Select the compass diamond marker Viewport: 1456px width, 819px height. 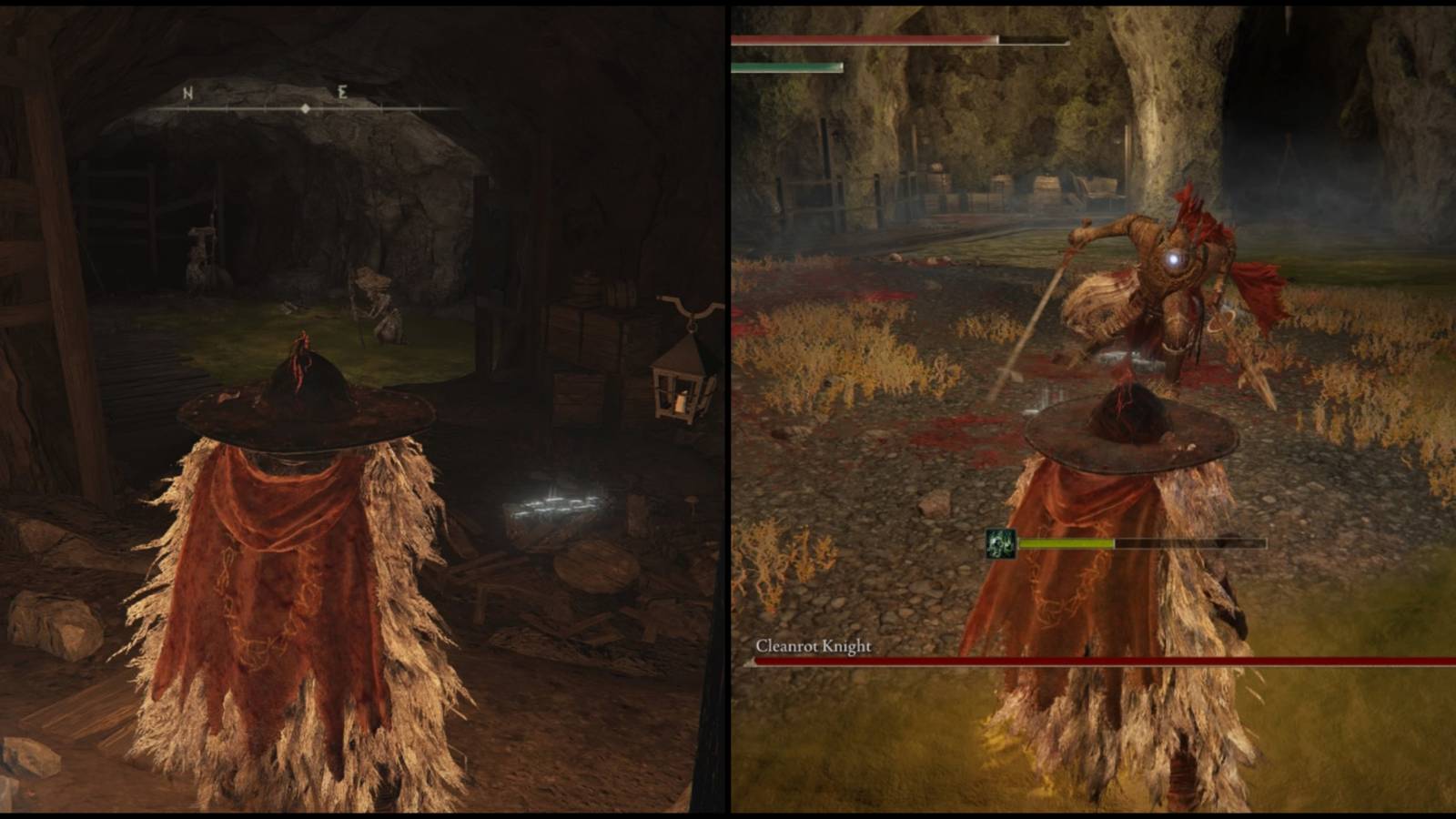pyautogui.click(x=307, y=107)
